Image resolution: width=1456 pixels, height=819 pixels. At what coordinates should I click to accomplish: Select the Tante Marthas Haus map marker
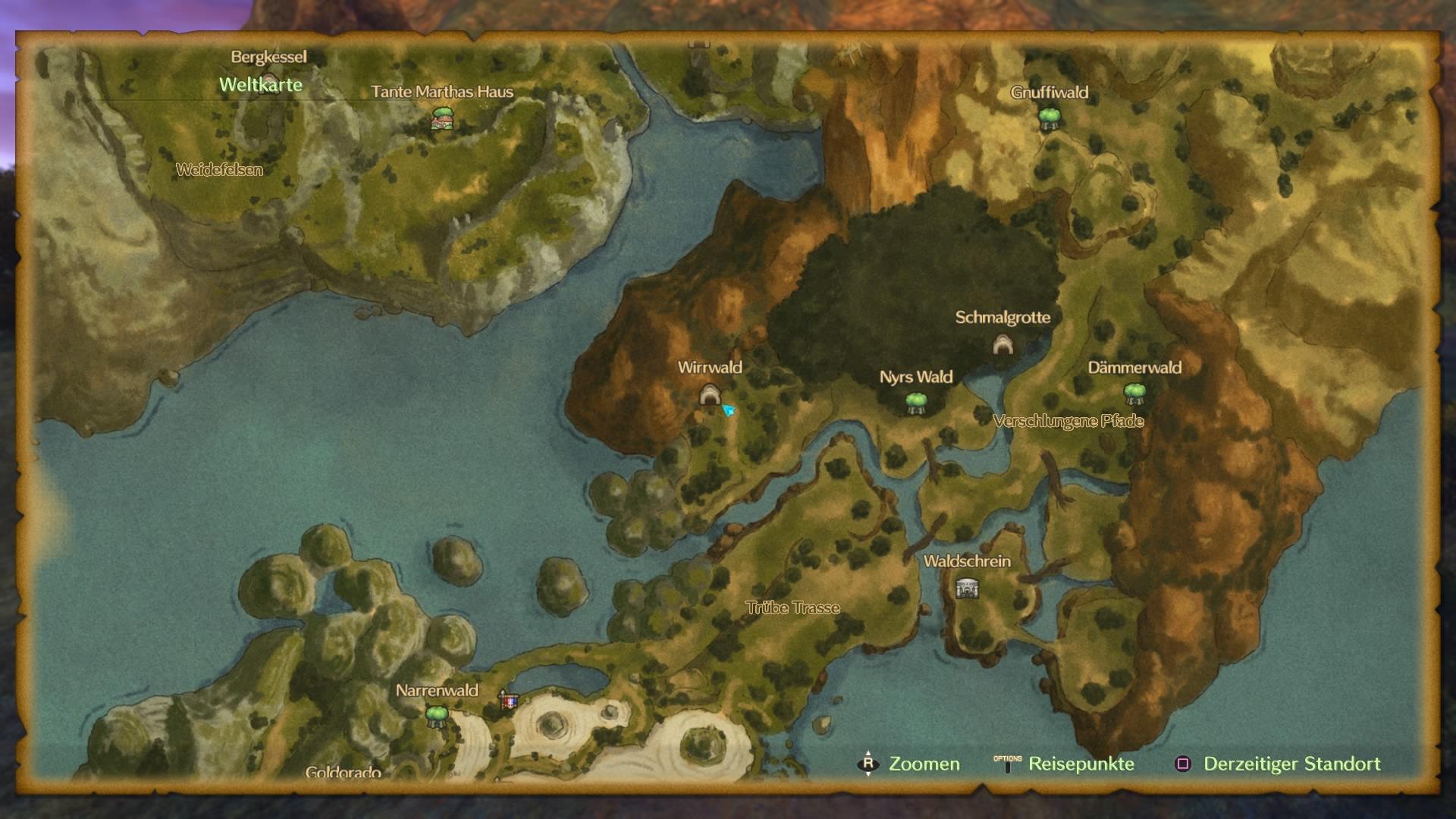(x=442, y=118)
